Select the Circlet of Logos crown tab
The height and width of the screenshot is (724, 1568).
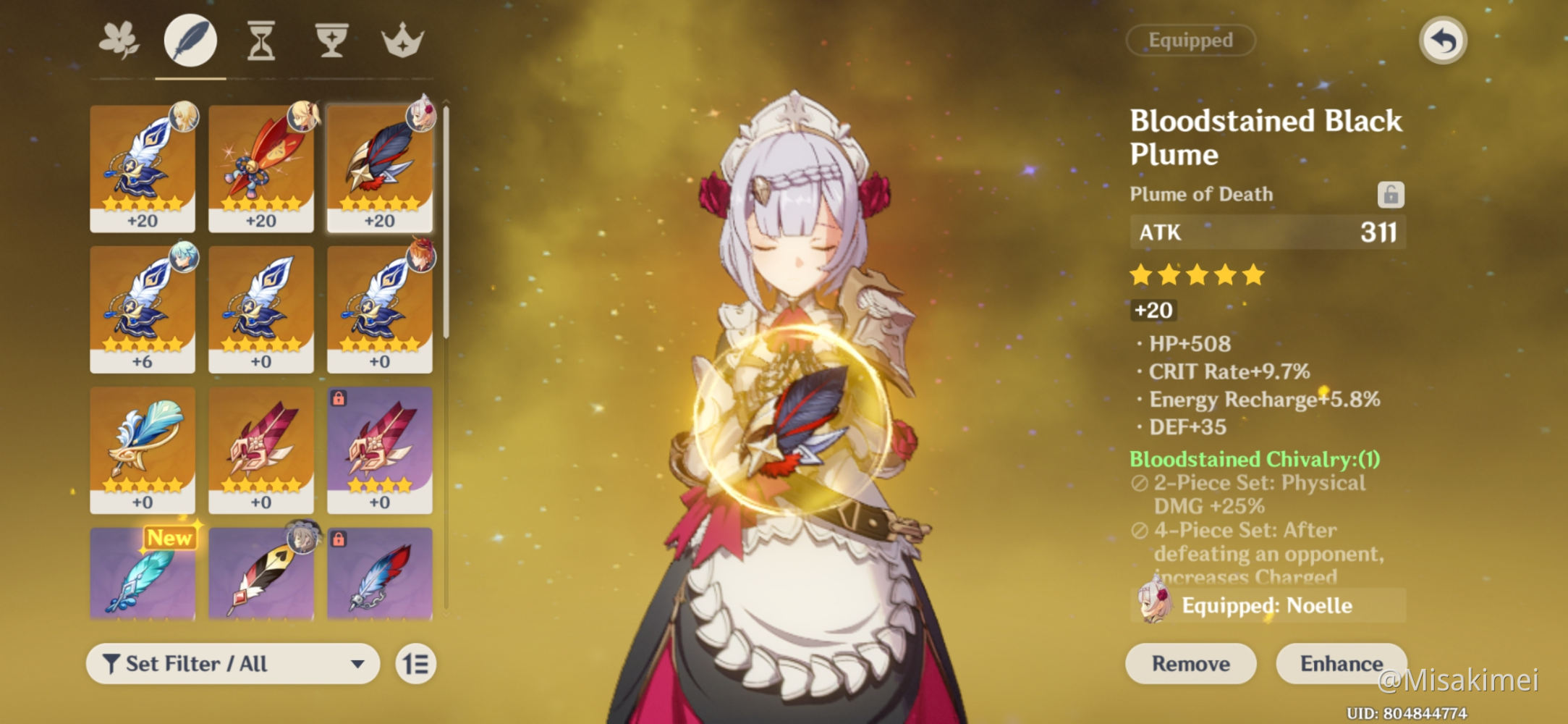[x=403, y=41]
